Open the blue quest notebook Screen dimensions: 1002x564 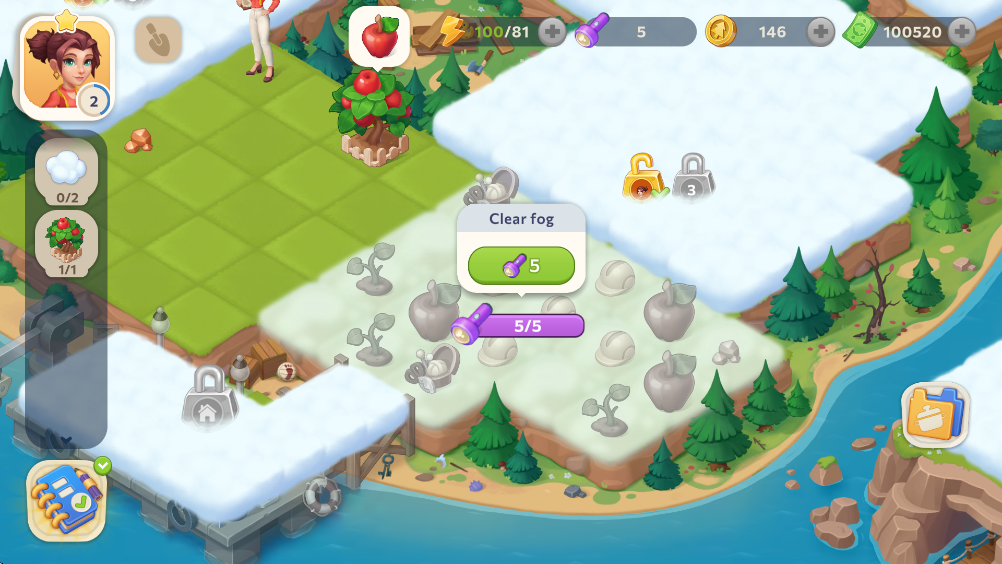[x=66, y=500]
